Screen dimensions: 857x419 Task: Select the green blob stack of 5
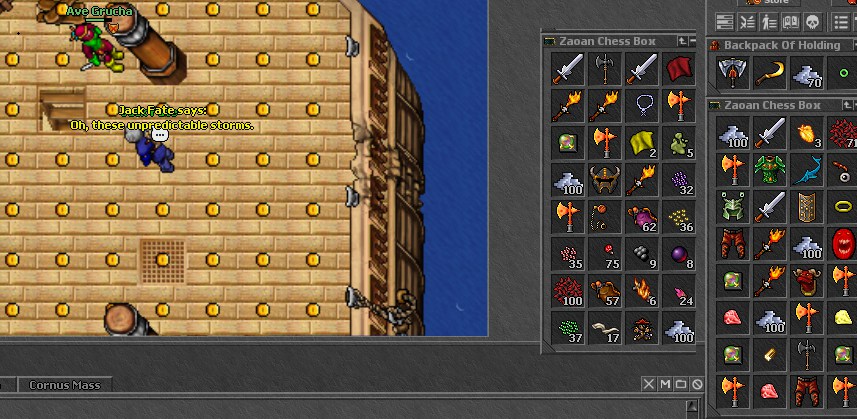[679, 141]
